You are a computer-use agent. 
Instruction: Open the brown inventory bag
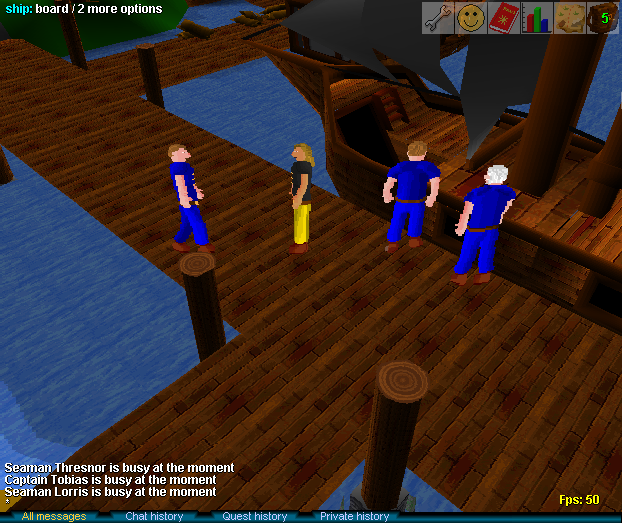602,17
